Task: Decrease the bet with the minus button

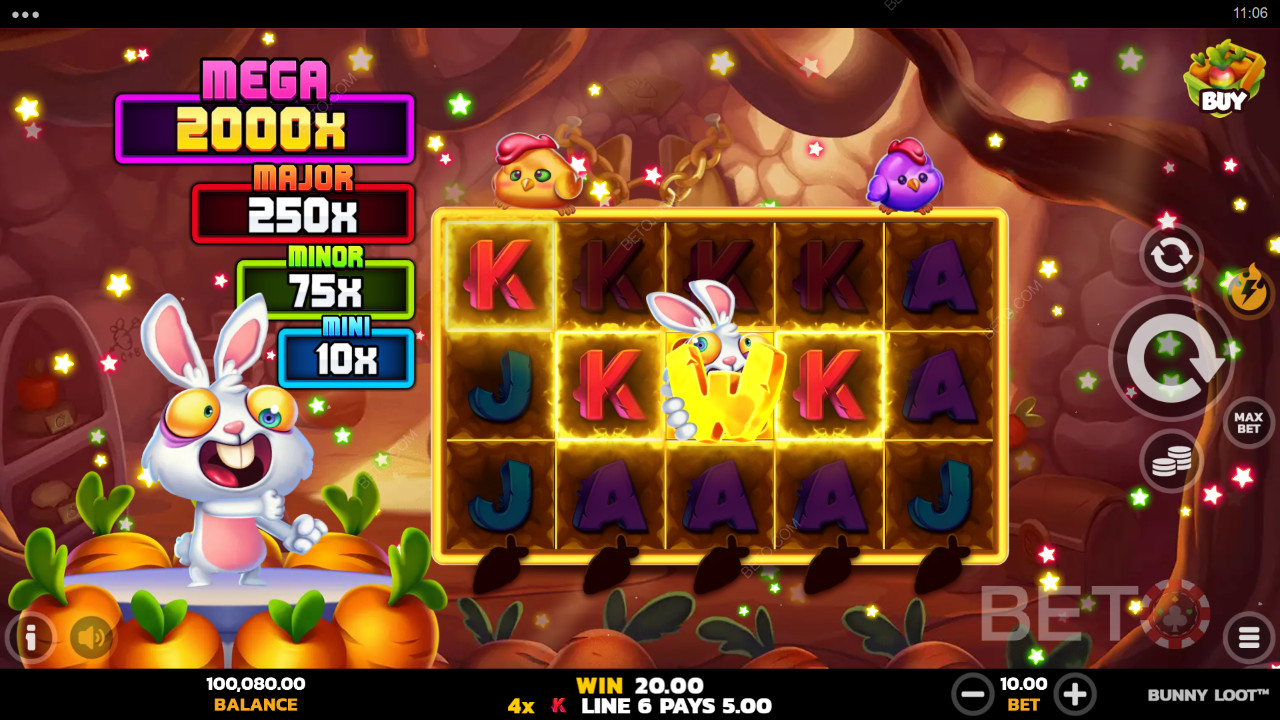Action: pyautogui.click(x=971, y=694)
